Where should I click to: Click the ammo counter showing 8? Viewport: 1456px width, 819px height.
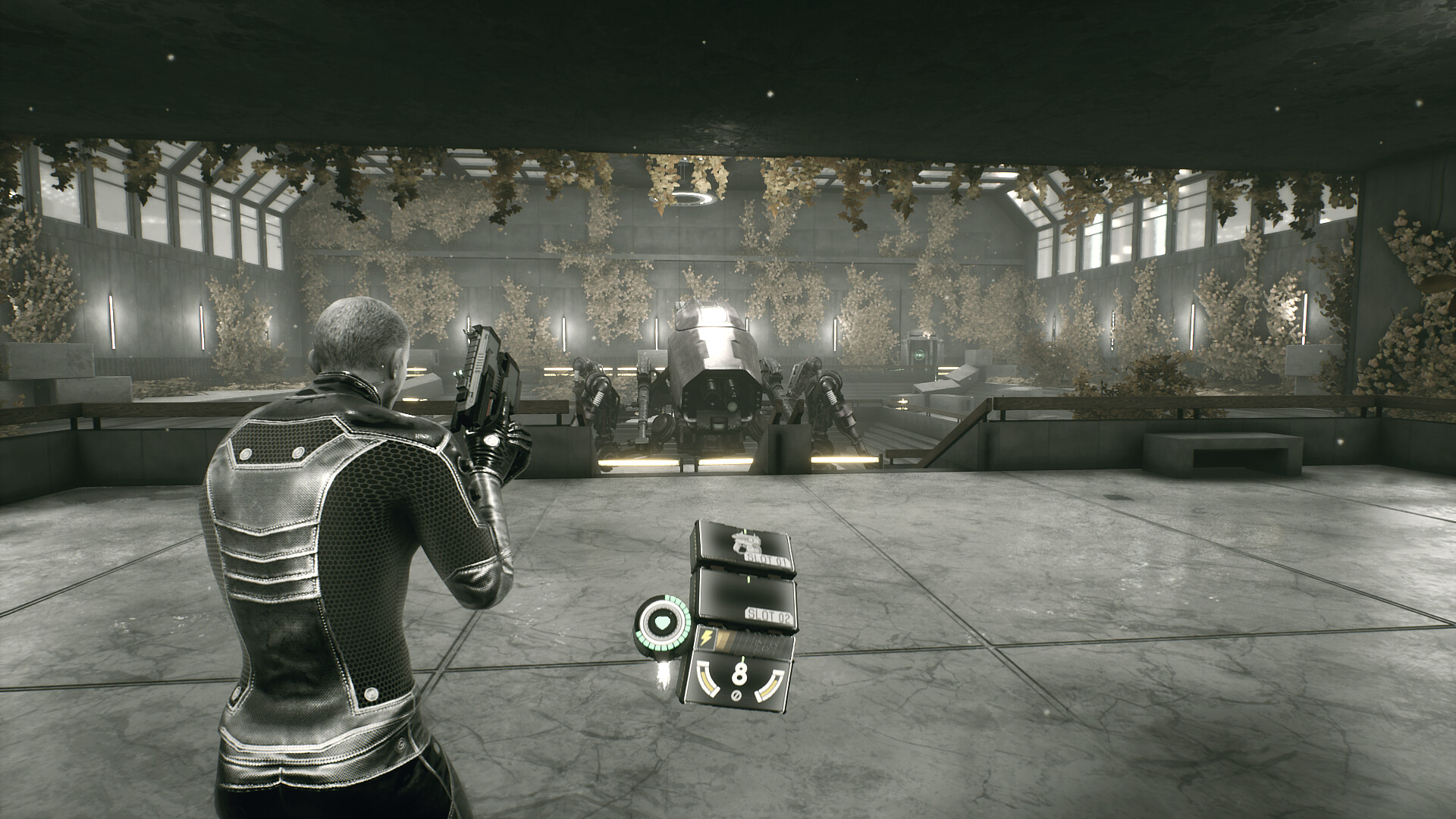[739, 675]
